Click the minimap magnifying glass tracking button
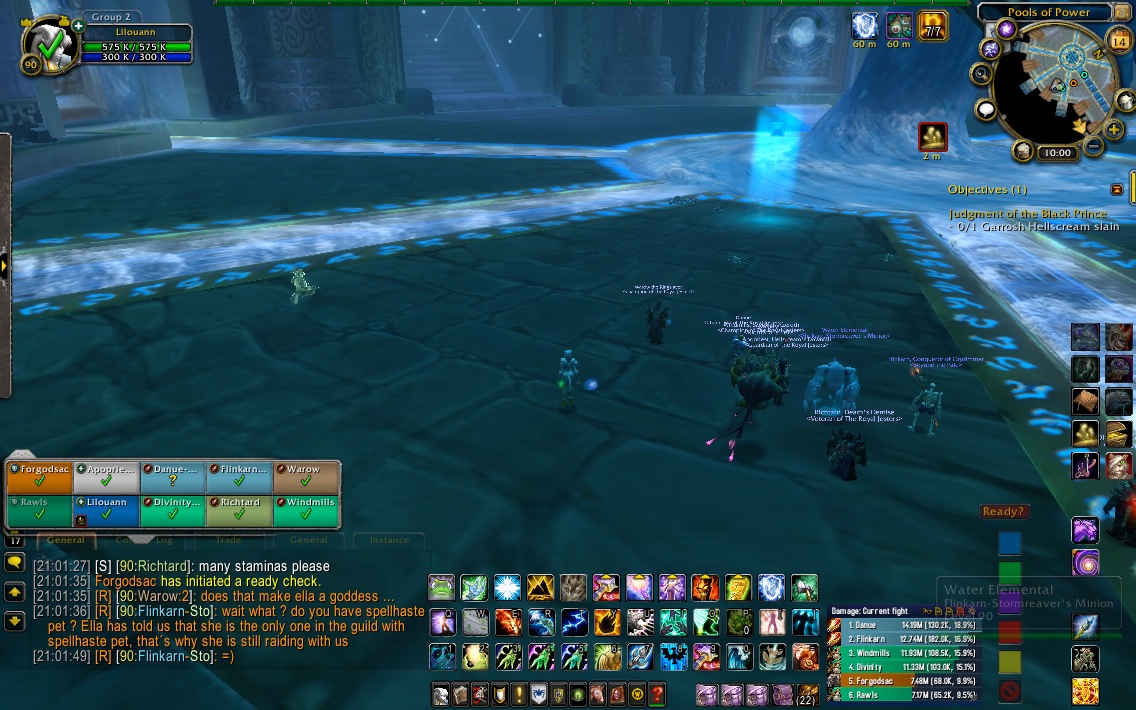Screen dimensions: 1136x710 [981, 73]
